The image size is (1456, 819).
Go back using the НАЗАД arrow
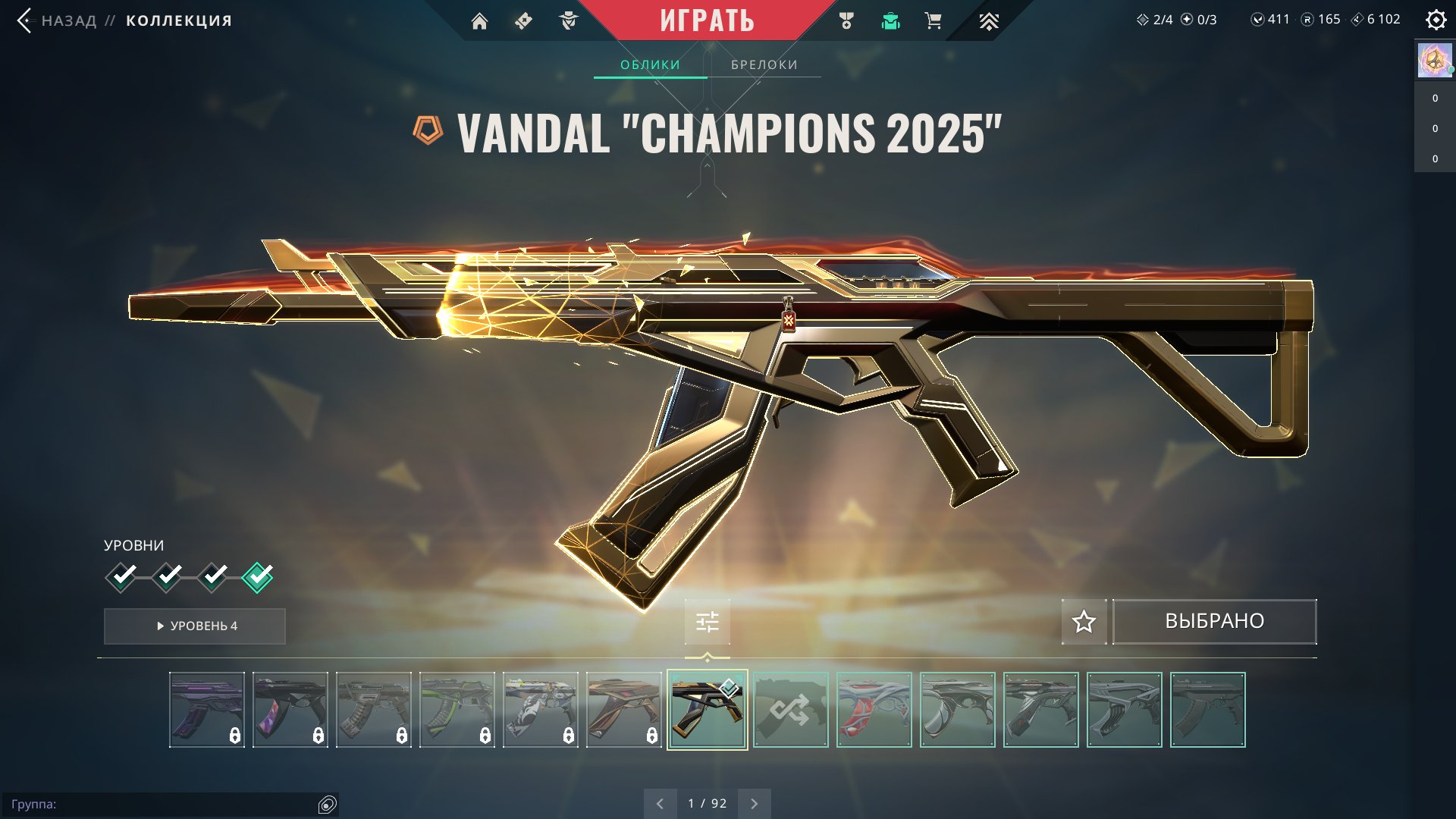tap(26, 20)
